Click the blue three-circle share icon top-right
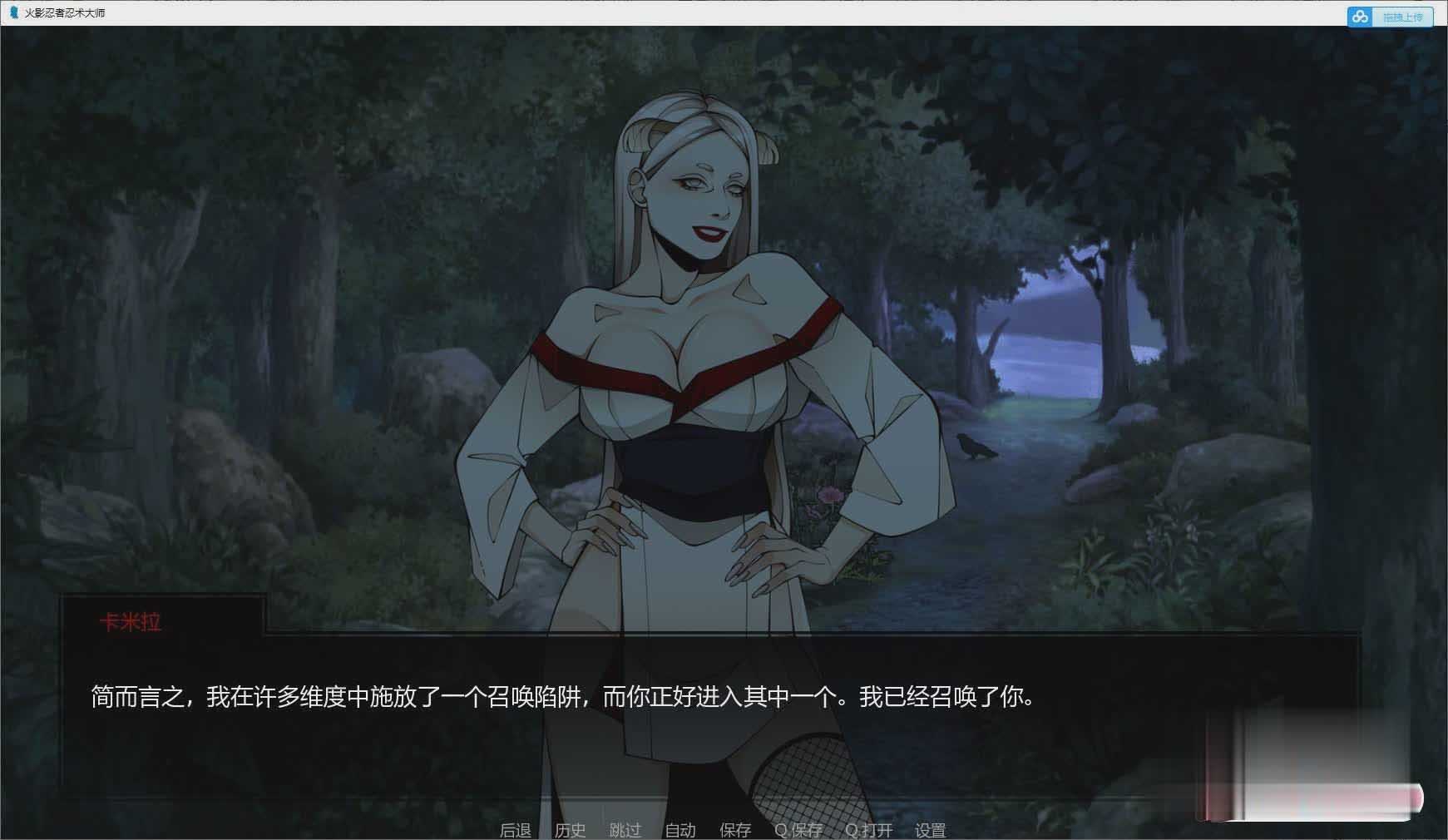 (1359, 17)
